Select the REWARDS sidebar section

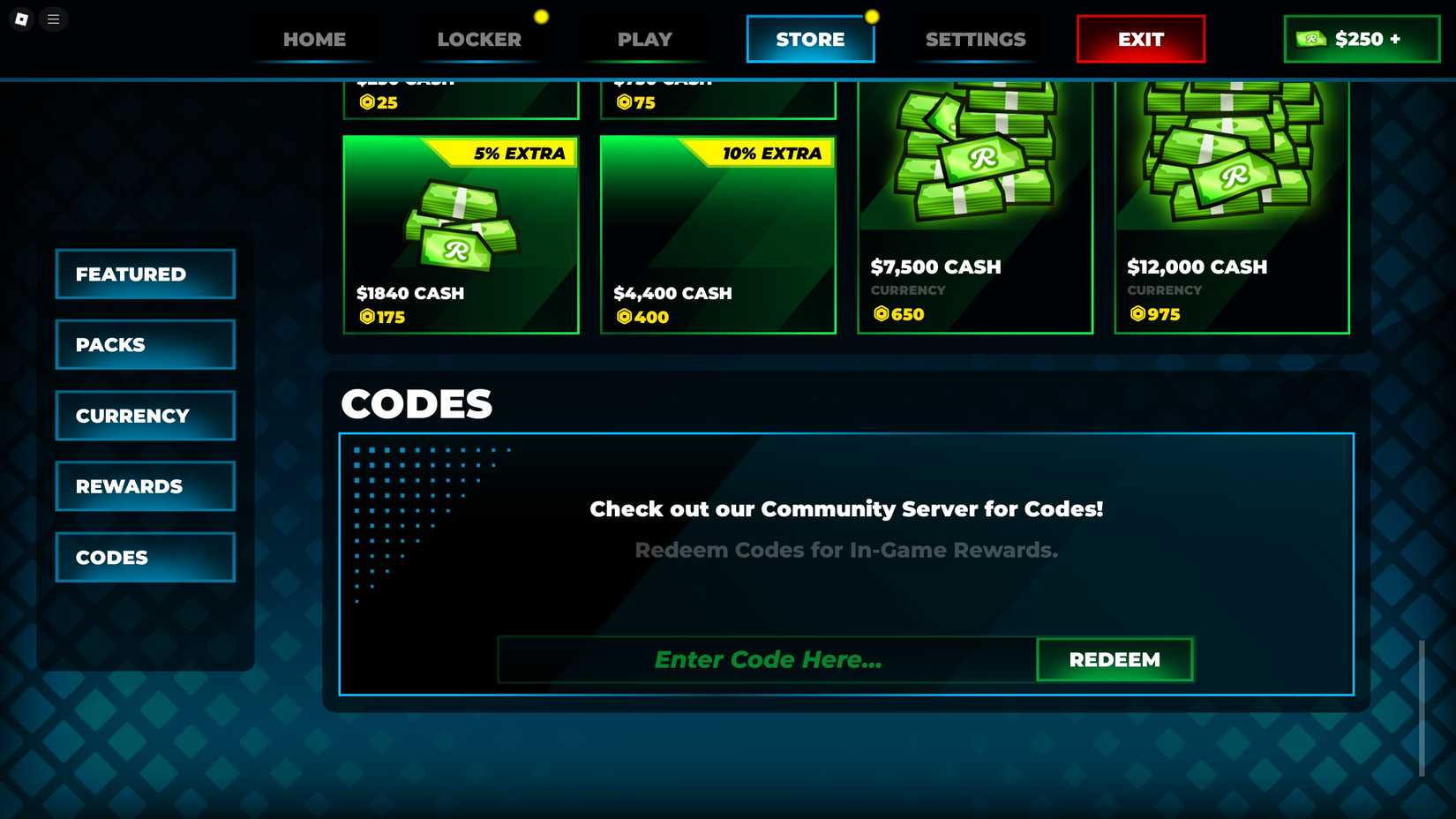click(145, 485)
